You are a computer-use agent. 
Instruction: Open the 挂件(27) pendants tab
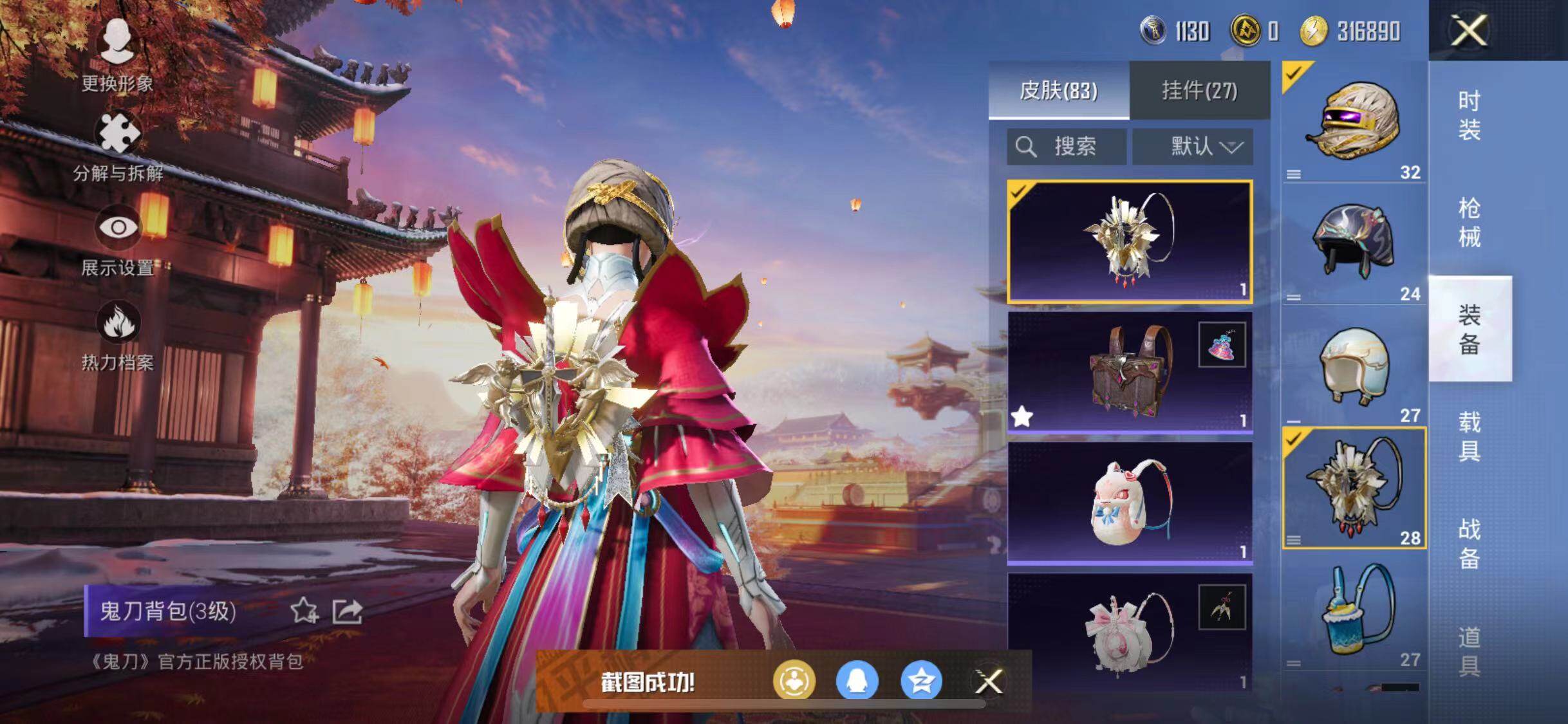[1199, 90]
